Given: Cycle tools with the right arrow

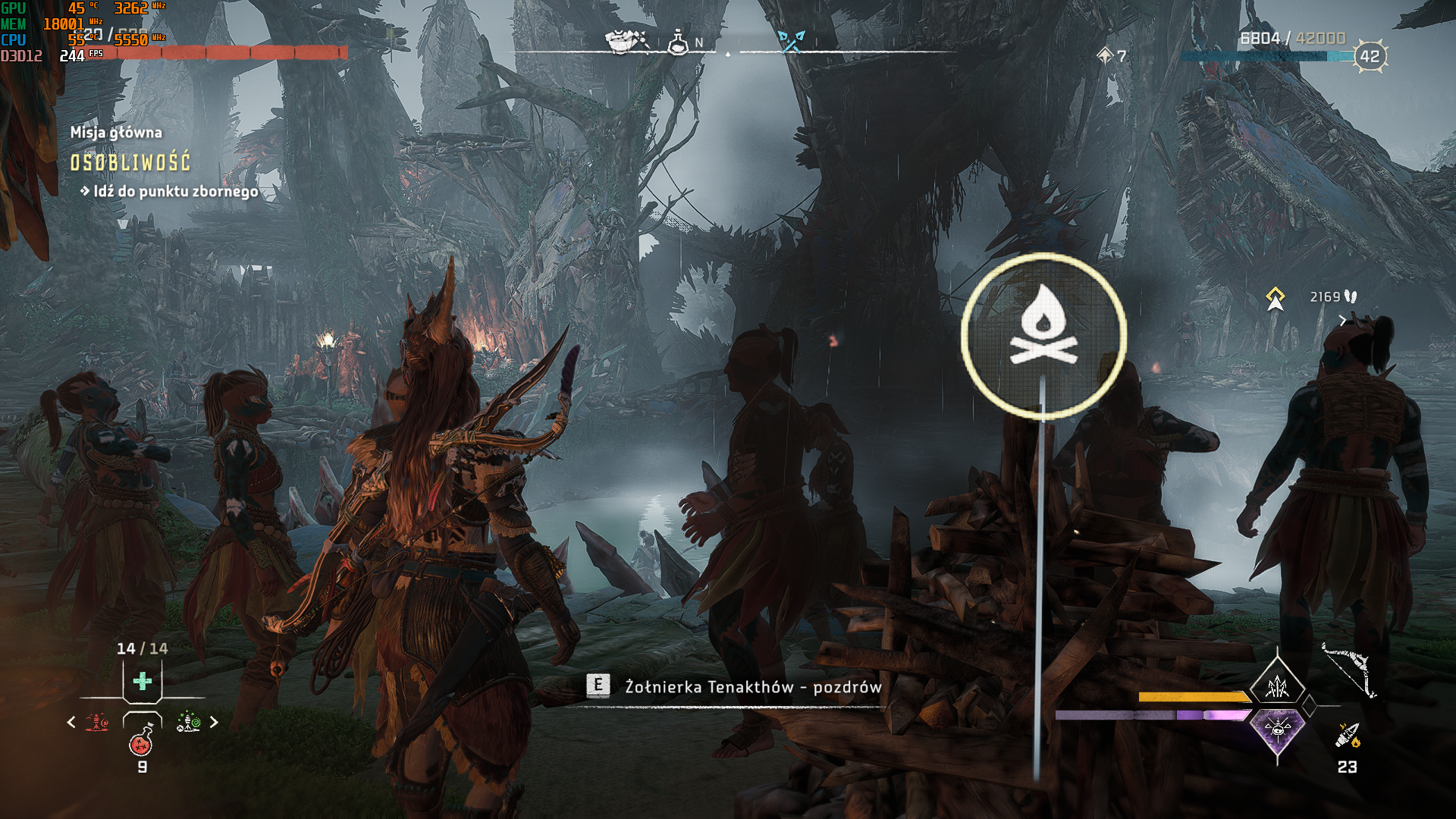Looking at the screenshot, I should click(214, 722).
